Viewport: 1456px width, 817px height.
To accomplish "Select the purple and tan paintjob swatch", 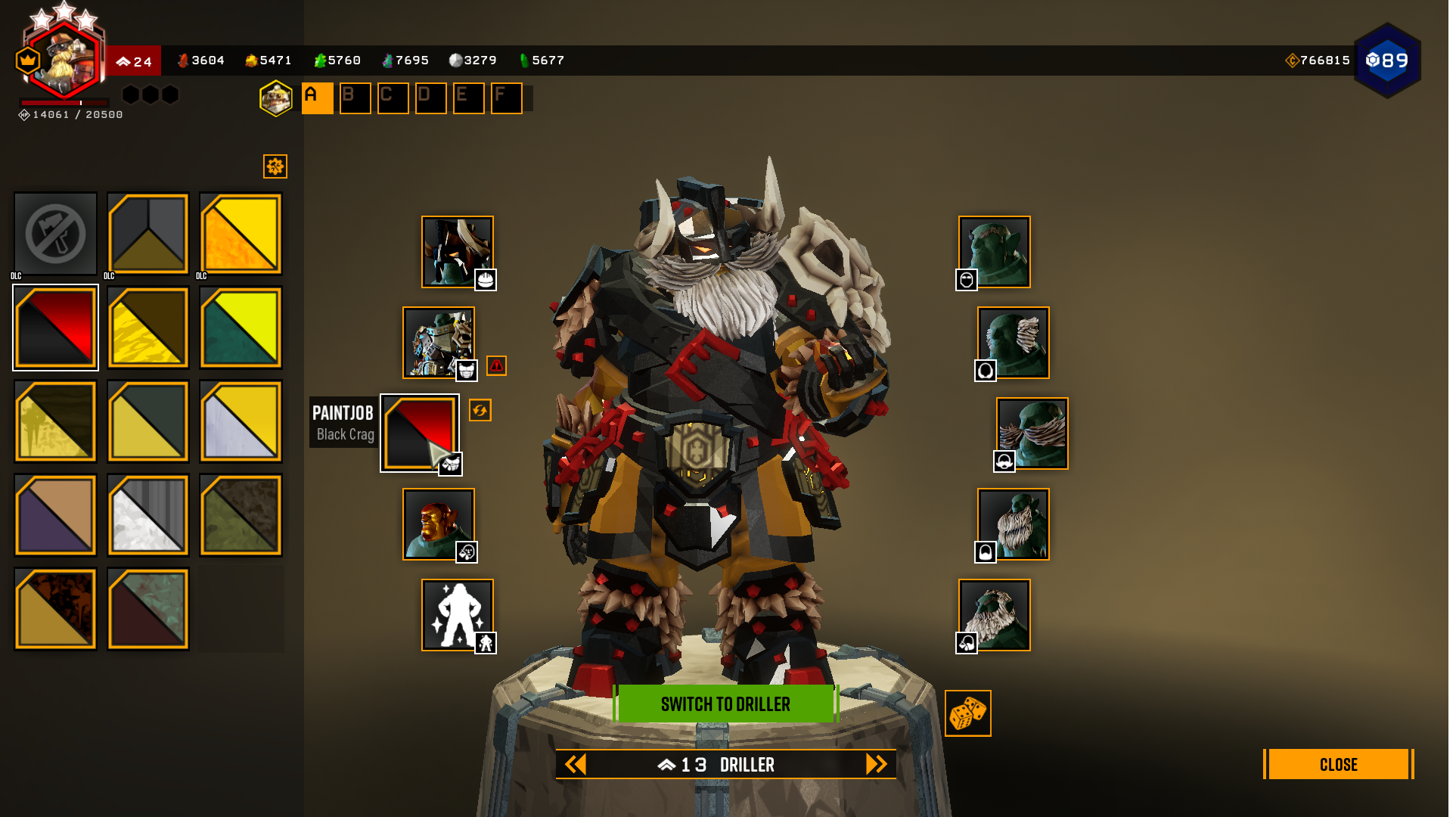I will click(x=55, y=515).
